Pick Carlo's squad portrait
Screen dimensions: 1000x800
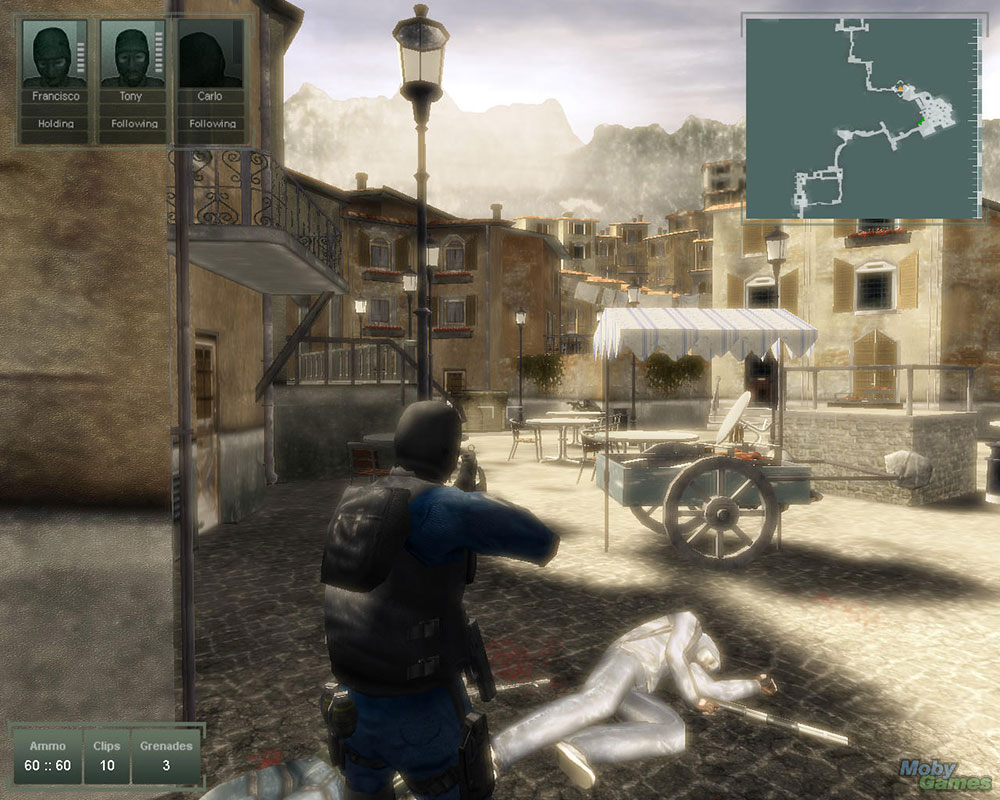(210, 56)
